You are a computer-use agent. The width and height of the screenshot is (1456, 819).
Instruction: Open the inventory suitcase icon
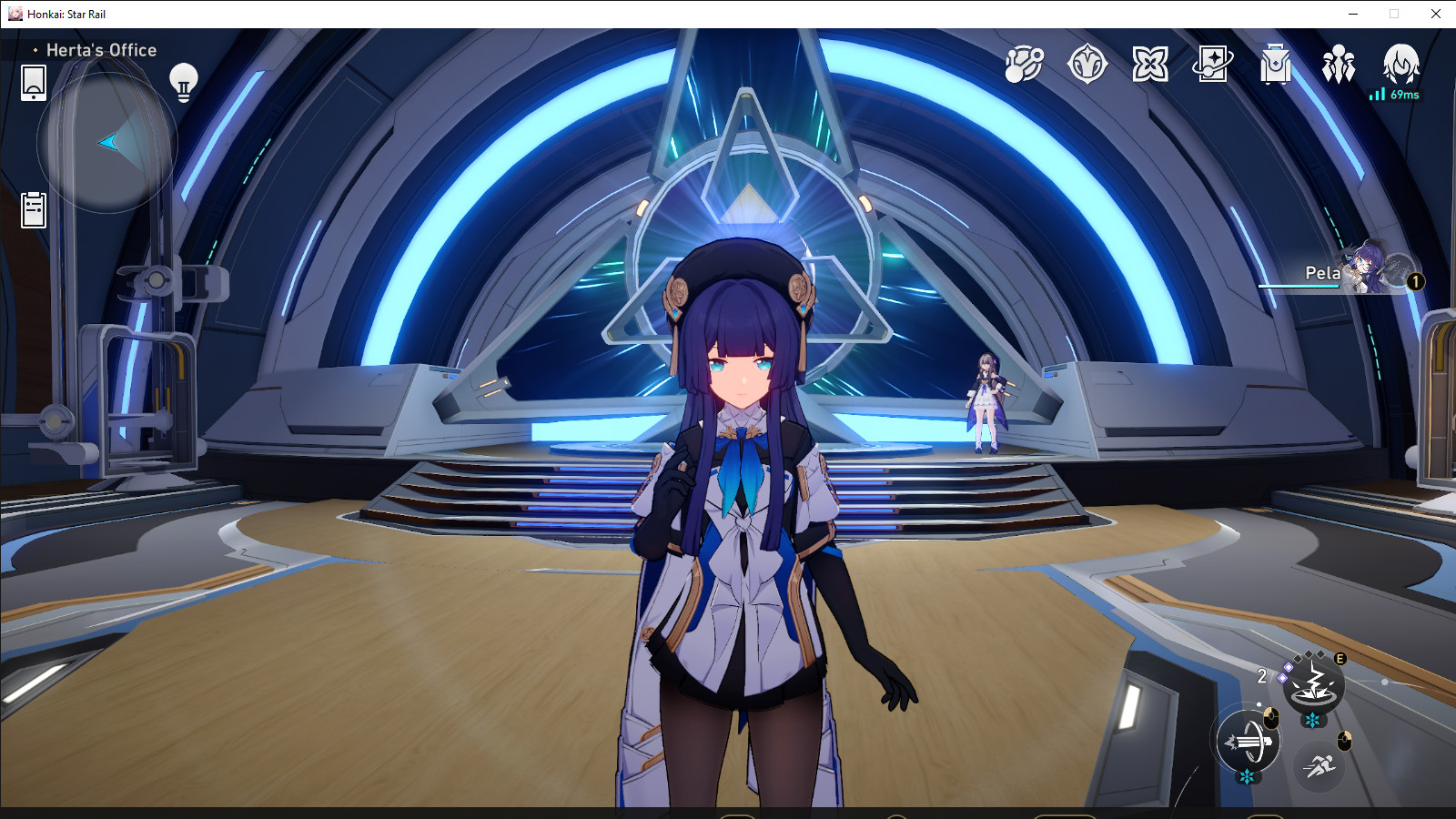(1278, 62)
